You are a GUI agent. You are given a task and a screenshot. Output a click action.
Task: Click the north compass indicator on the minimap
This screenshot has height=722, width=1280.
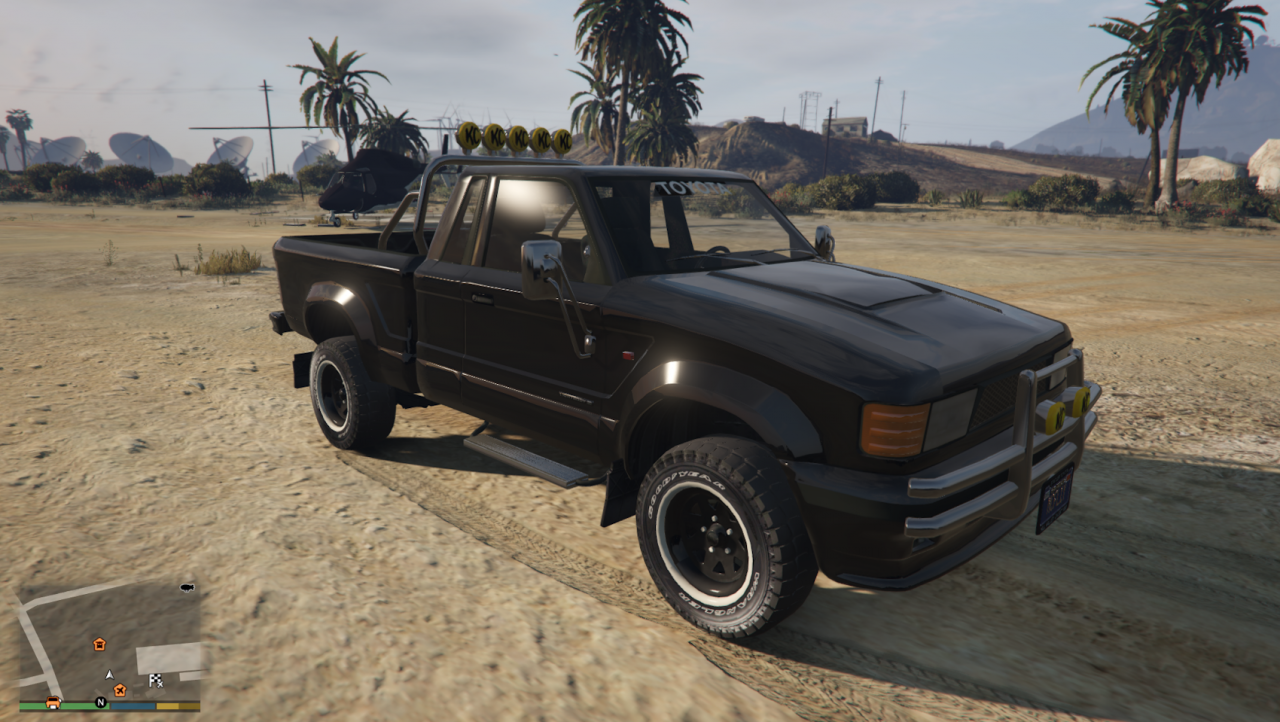coord(101,702)
